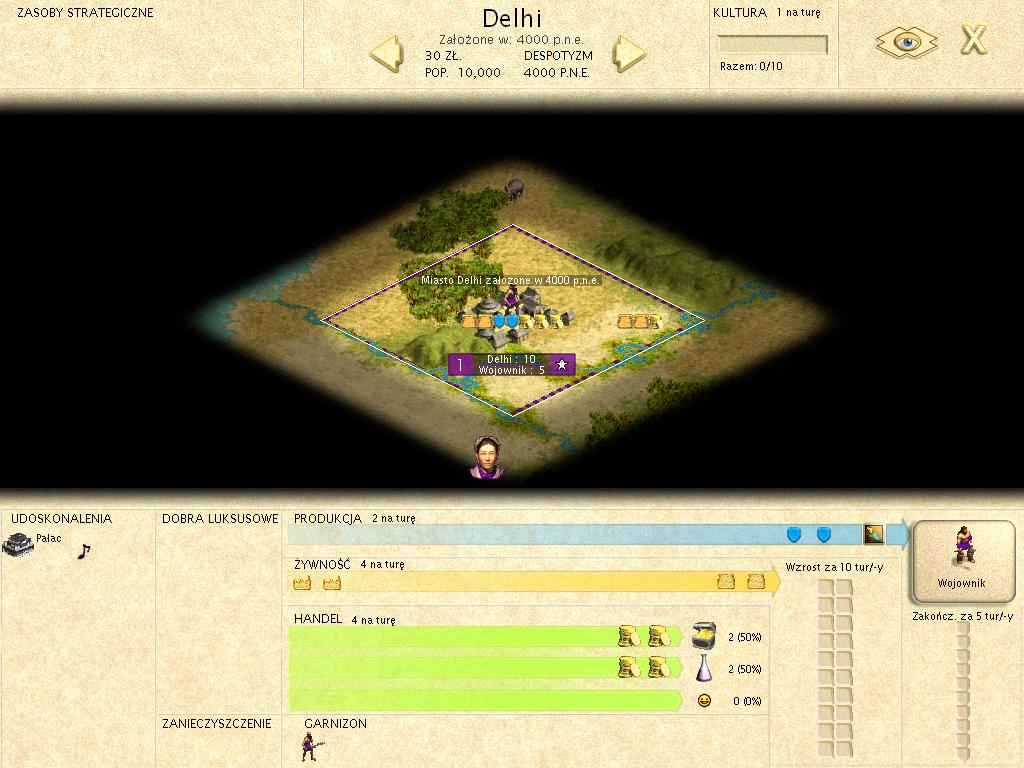Select the Pałac improvement
The image size is (1024, 768).
(x=18, y=544)
